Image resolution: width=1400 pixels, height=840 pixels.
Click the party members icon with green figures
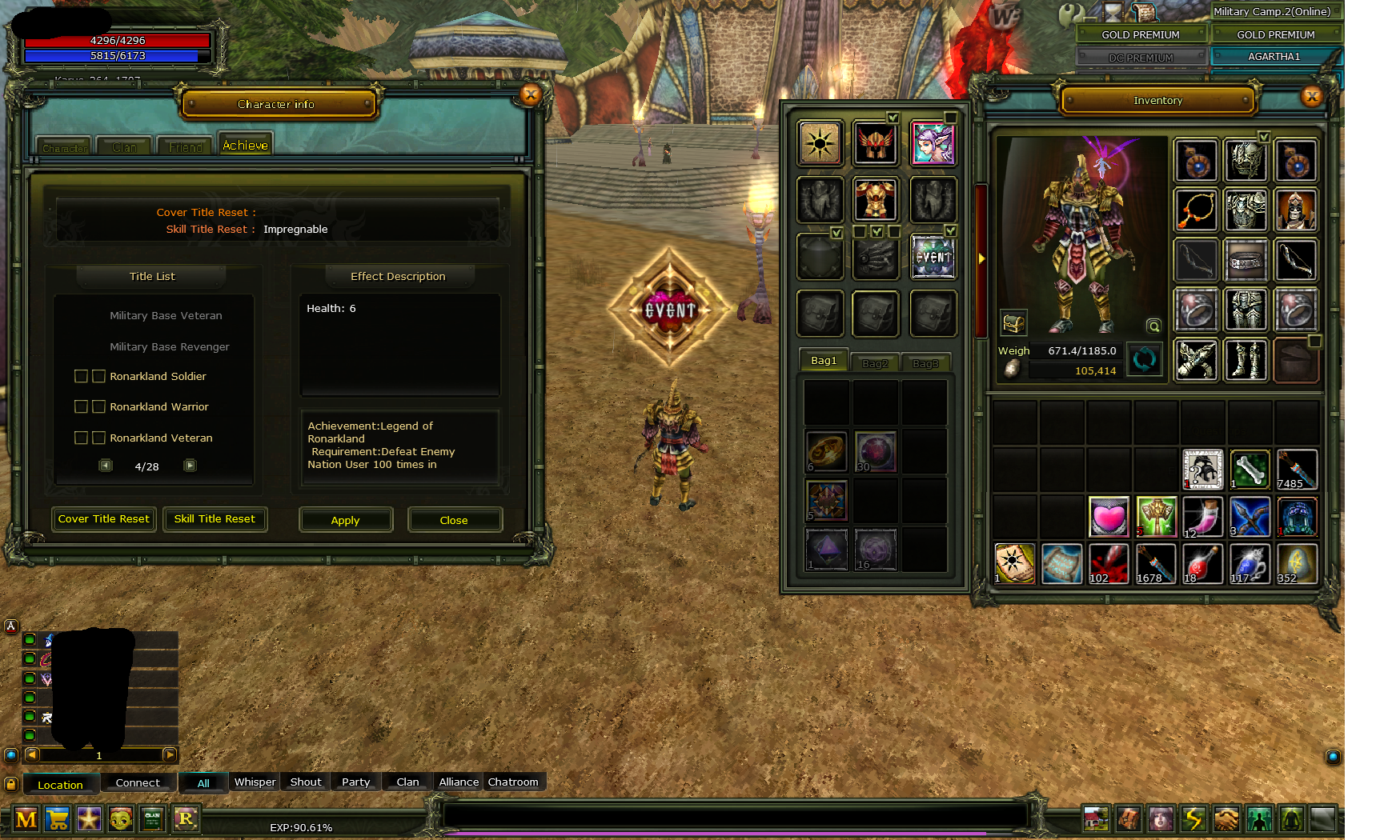pyautogui.click(x=1261, y=819)
